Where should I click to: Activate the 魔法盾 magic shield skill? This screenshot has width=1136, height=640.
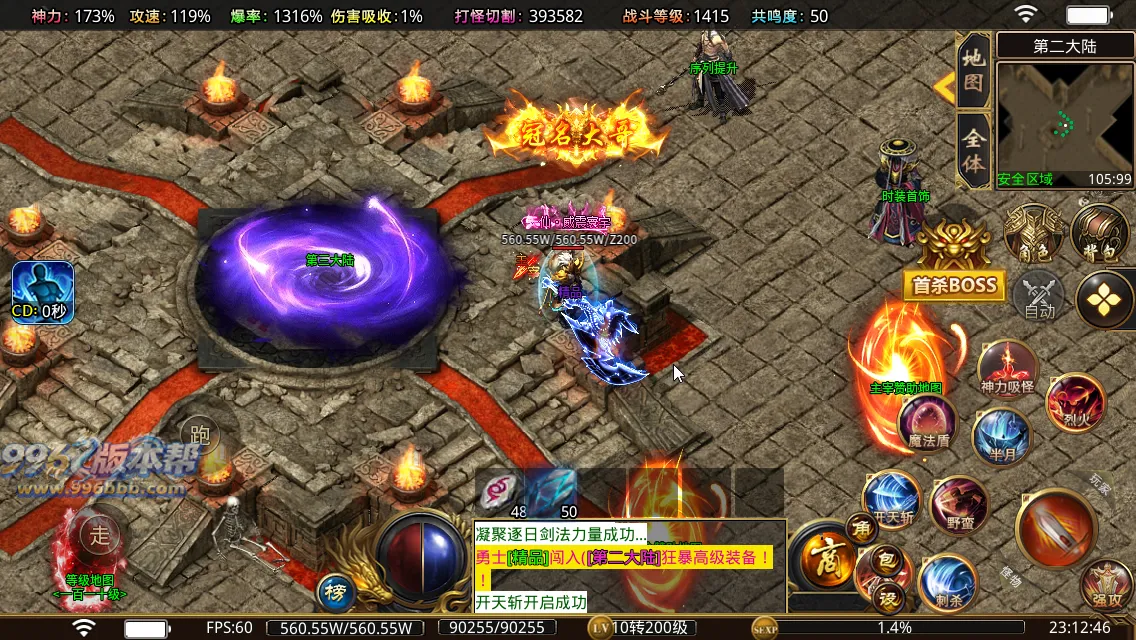pyautogui.click(x=927, y=423)
